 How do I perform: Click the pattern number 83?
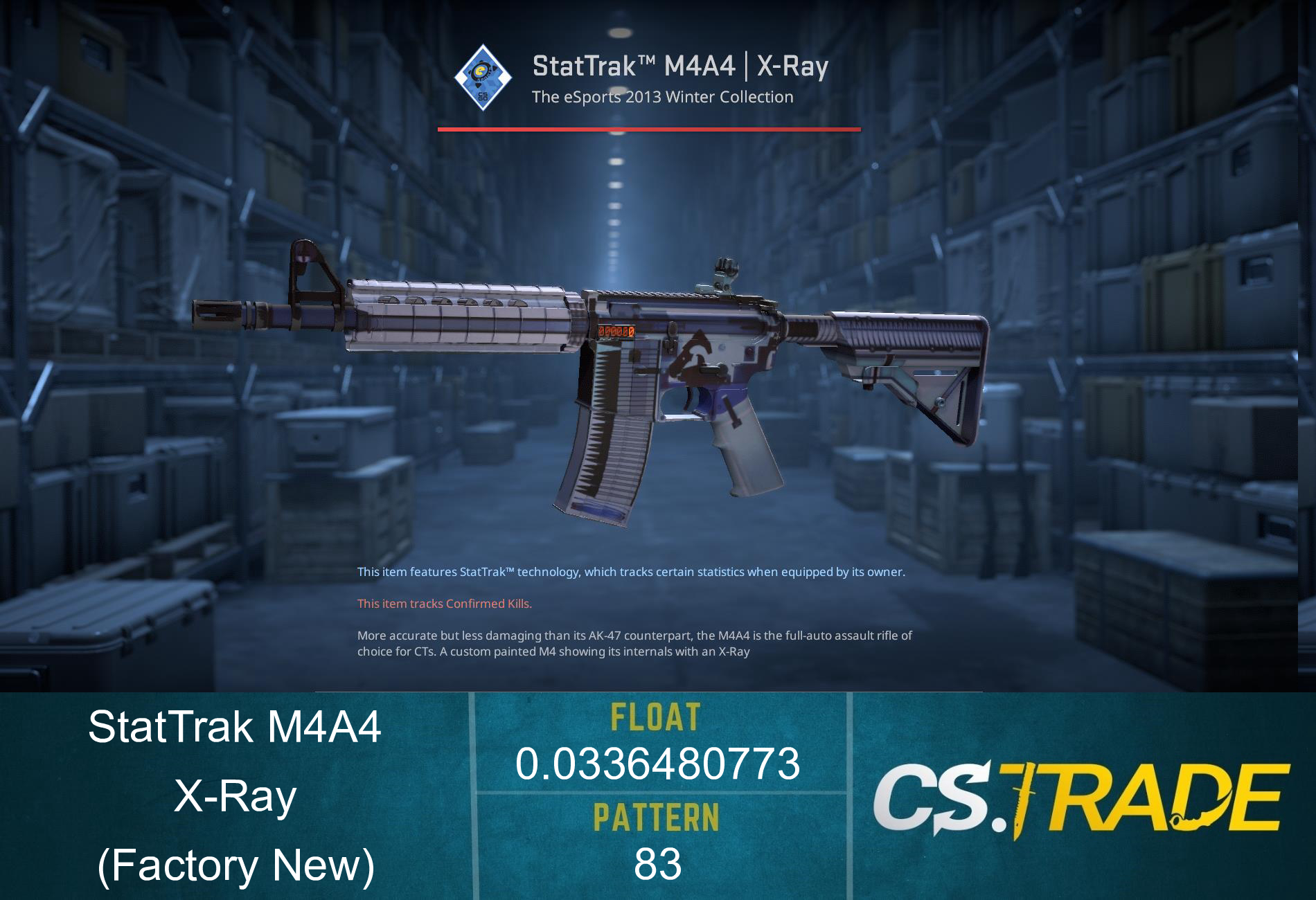(657, 862)
